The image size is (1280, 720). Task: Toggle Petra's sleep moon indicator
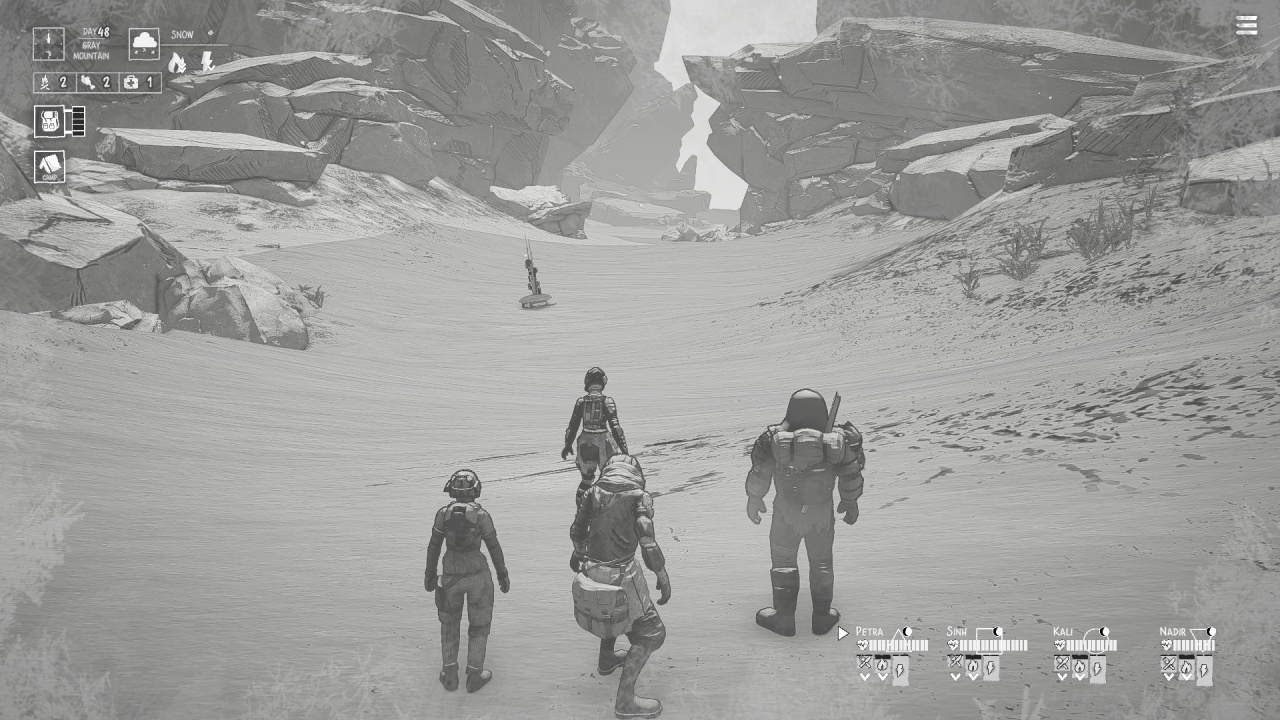pyautogui.click(x=905, y=632)
